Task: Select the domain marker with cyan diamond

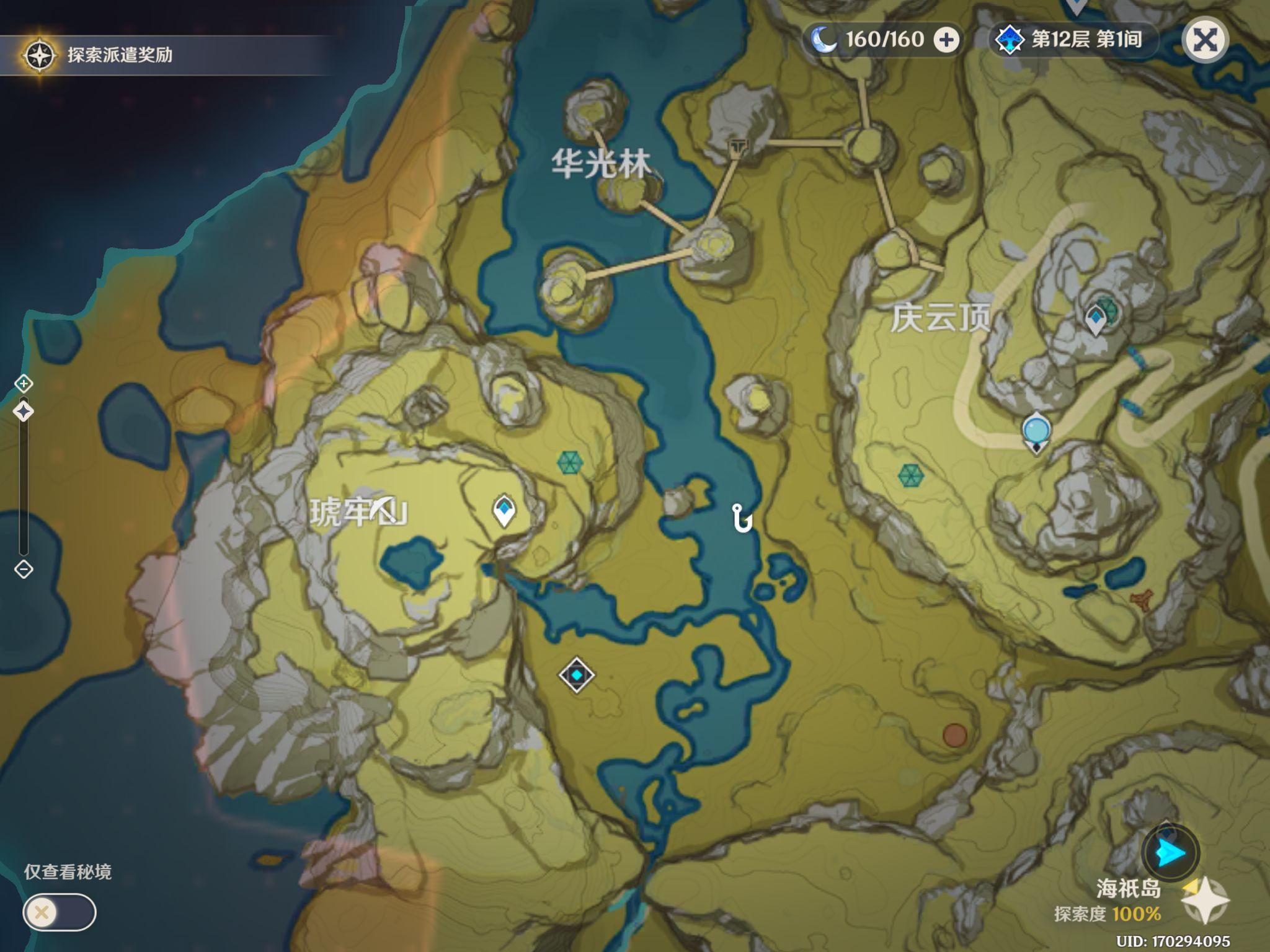Action: click(x=577, y=674)
